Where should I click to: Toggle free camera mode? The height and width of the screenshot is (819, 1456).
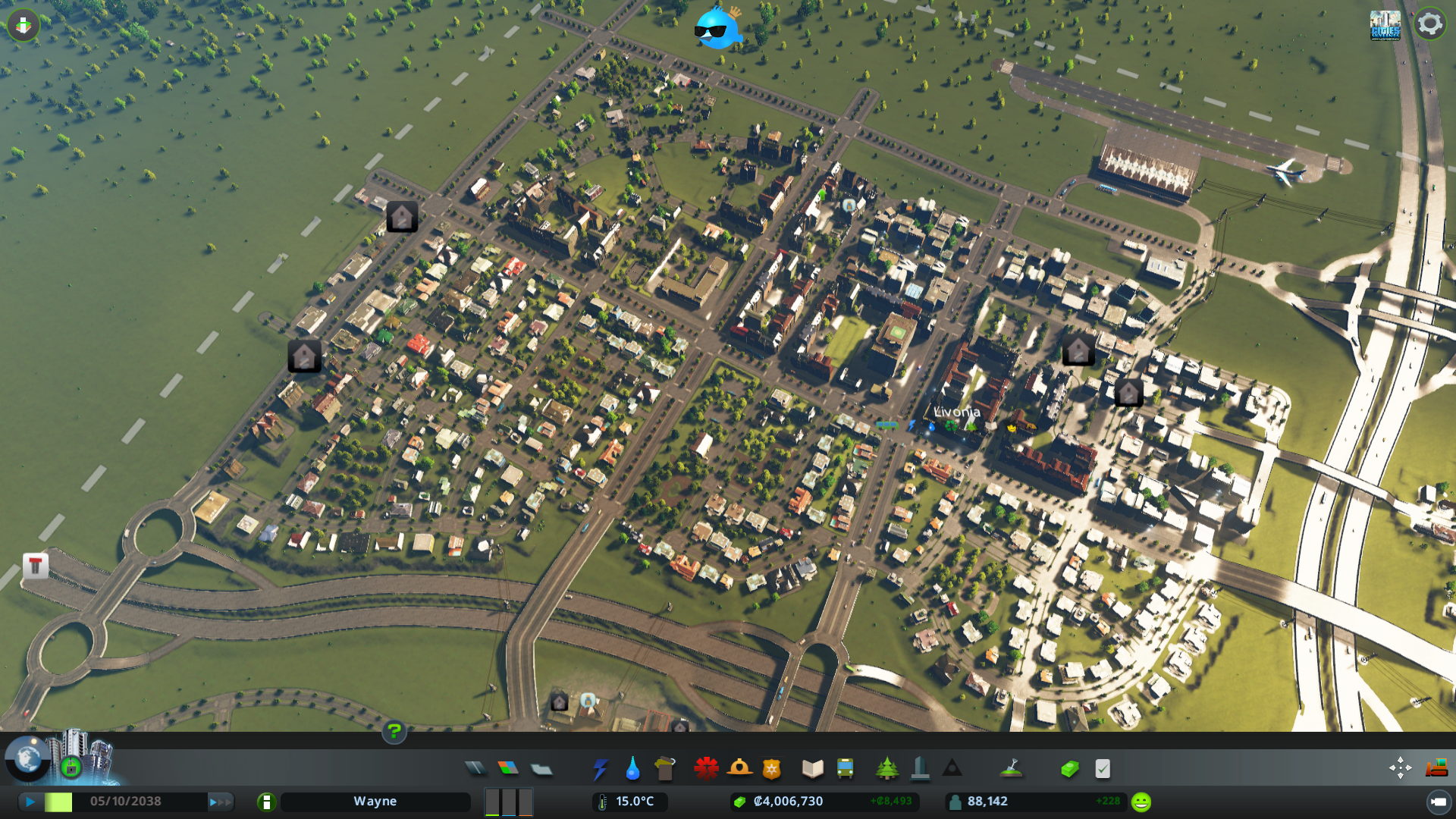tap(1401, 767)
